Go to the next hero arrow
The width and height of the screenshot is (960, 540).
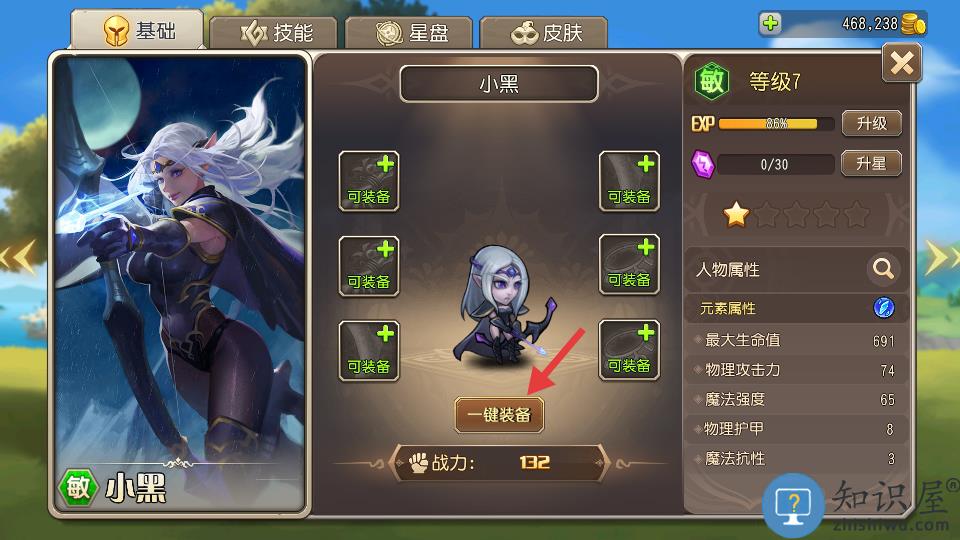click(940, 257)
